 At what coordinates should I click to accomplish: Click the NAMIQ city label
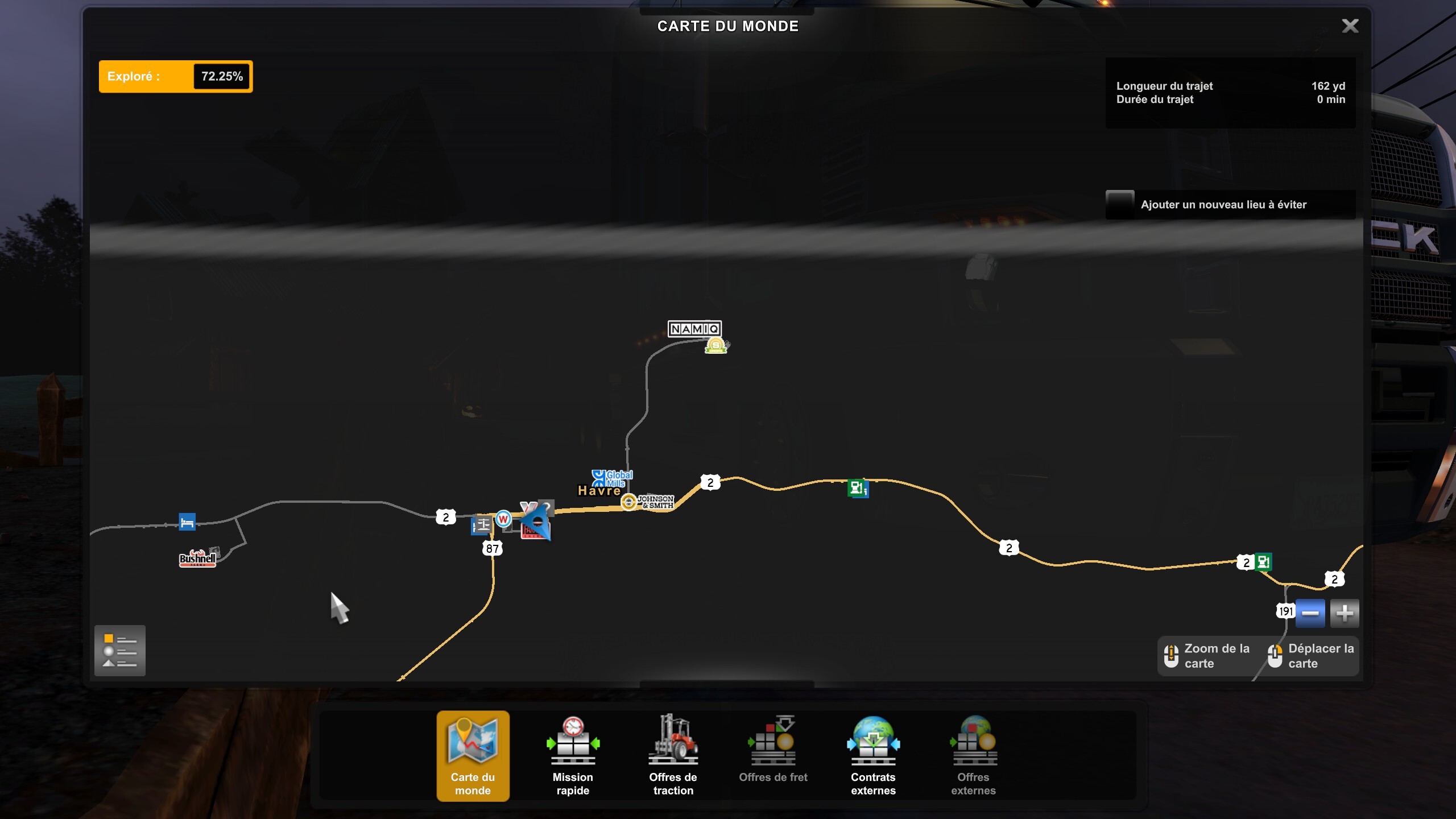click(695, 328)
